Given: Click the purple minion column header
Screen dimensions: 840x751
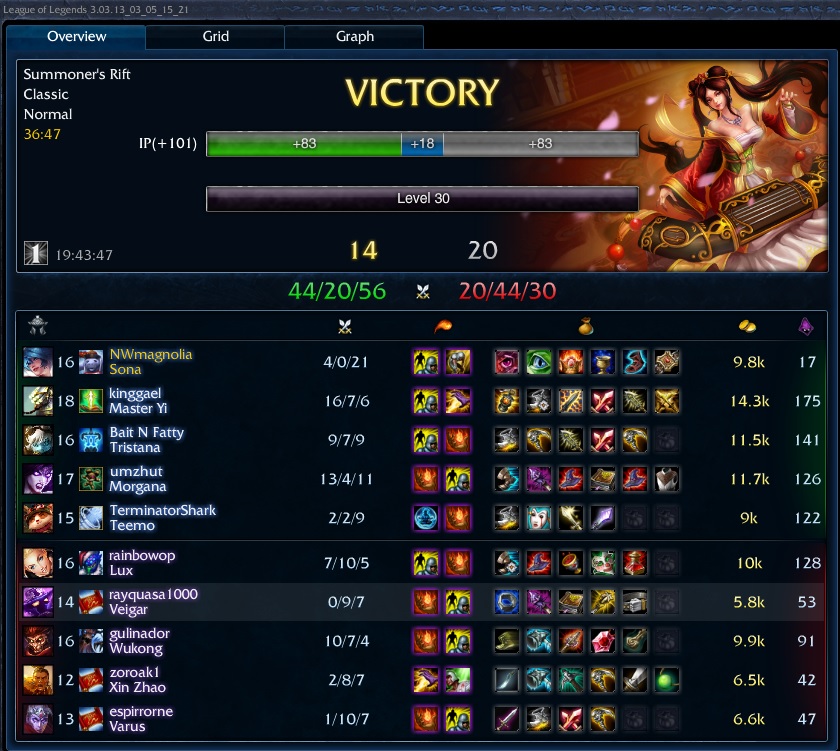Looking at the screenshot, I should pos(805,326).
